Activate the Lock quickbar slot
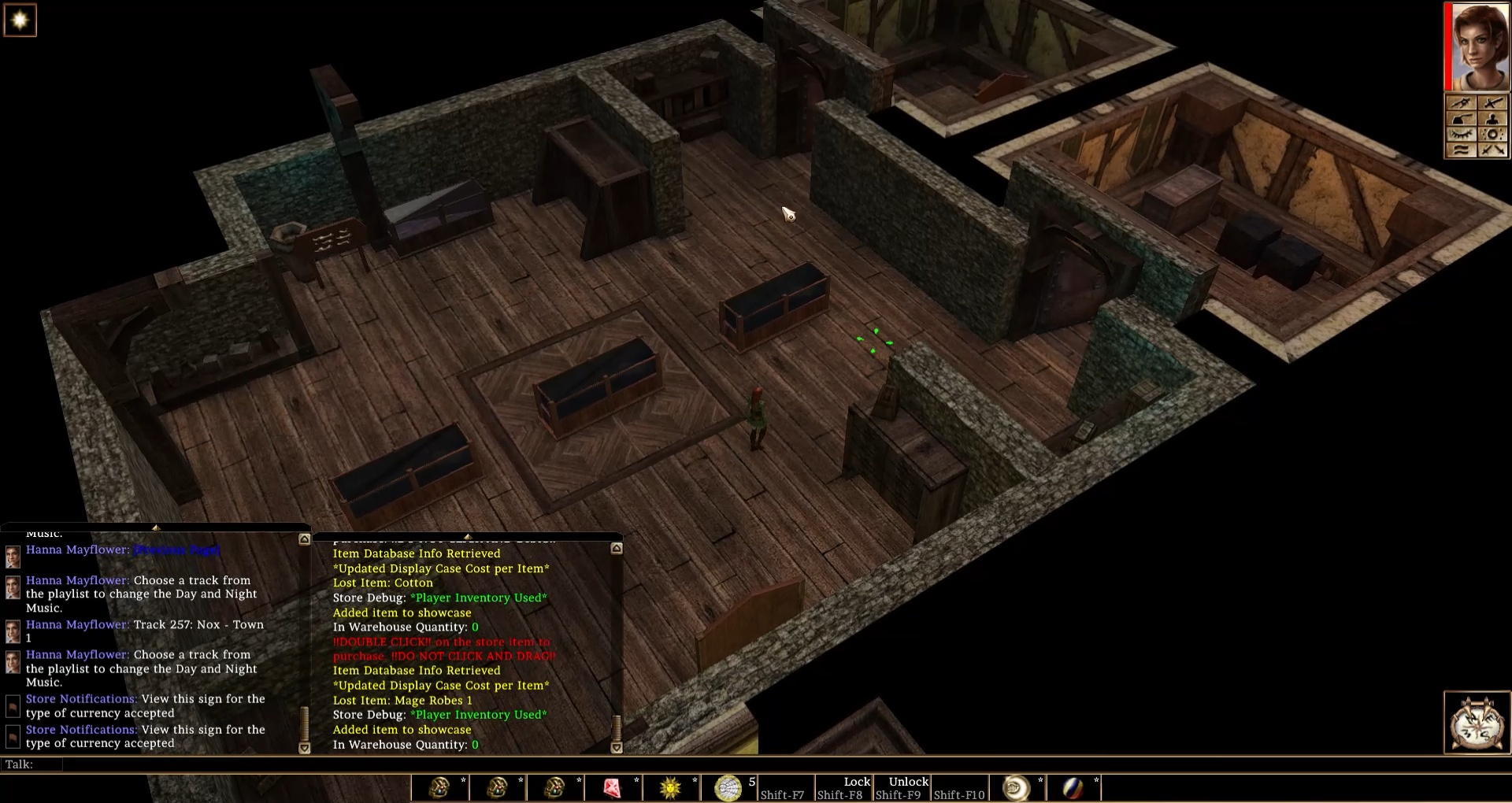1512x803 pixels. pyautogui.click(x=843, y=787)
